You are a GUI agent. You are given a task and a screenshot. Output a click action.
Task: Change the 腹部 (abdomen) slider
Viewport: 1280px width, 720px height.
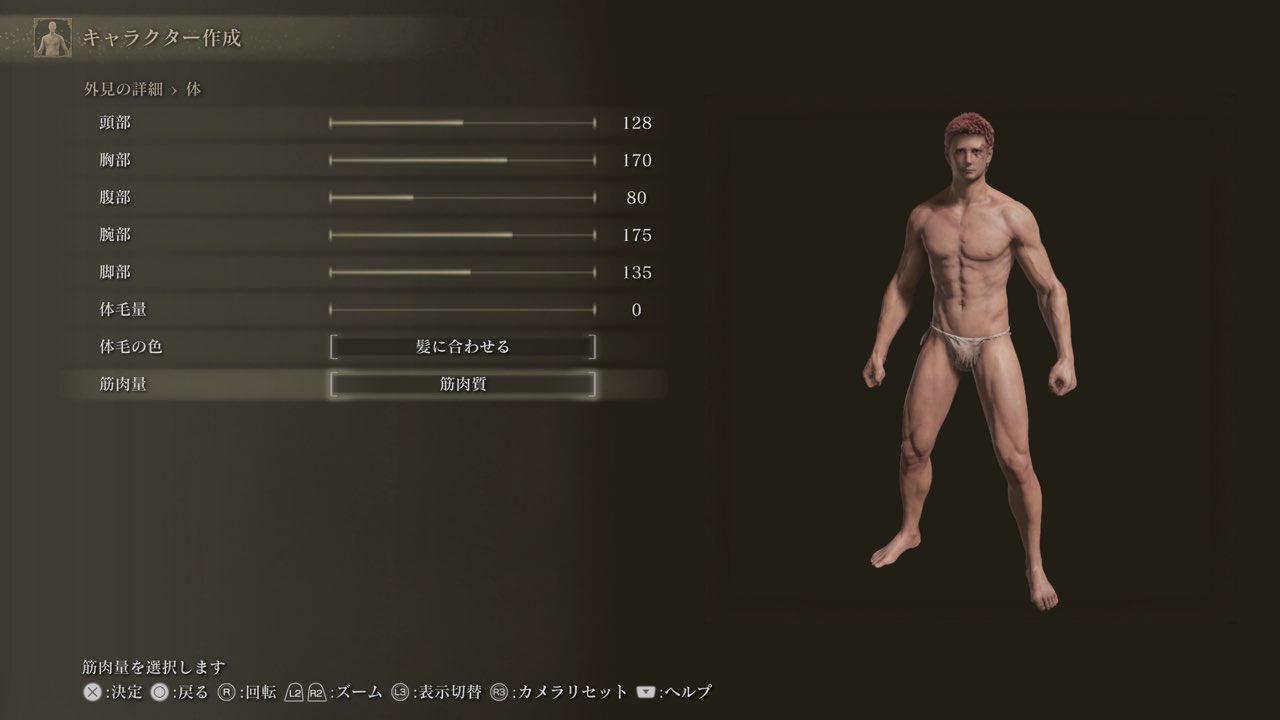tap(462, 198)
